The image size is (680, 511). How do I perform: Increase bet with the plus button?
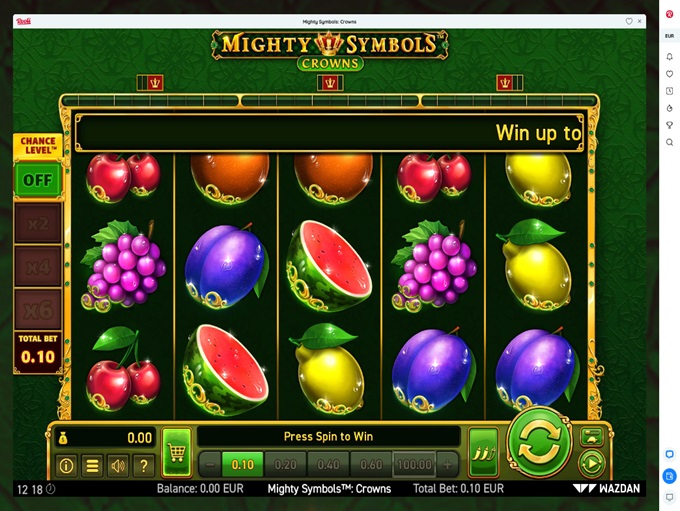tap(447, 464)
